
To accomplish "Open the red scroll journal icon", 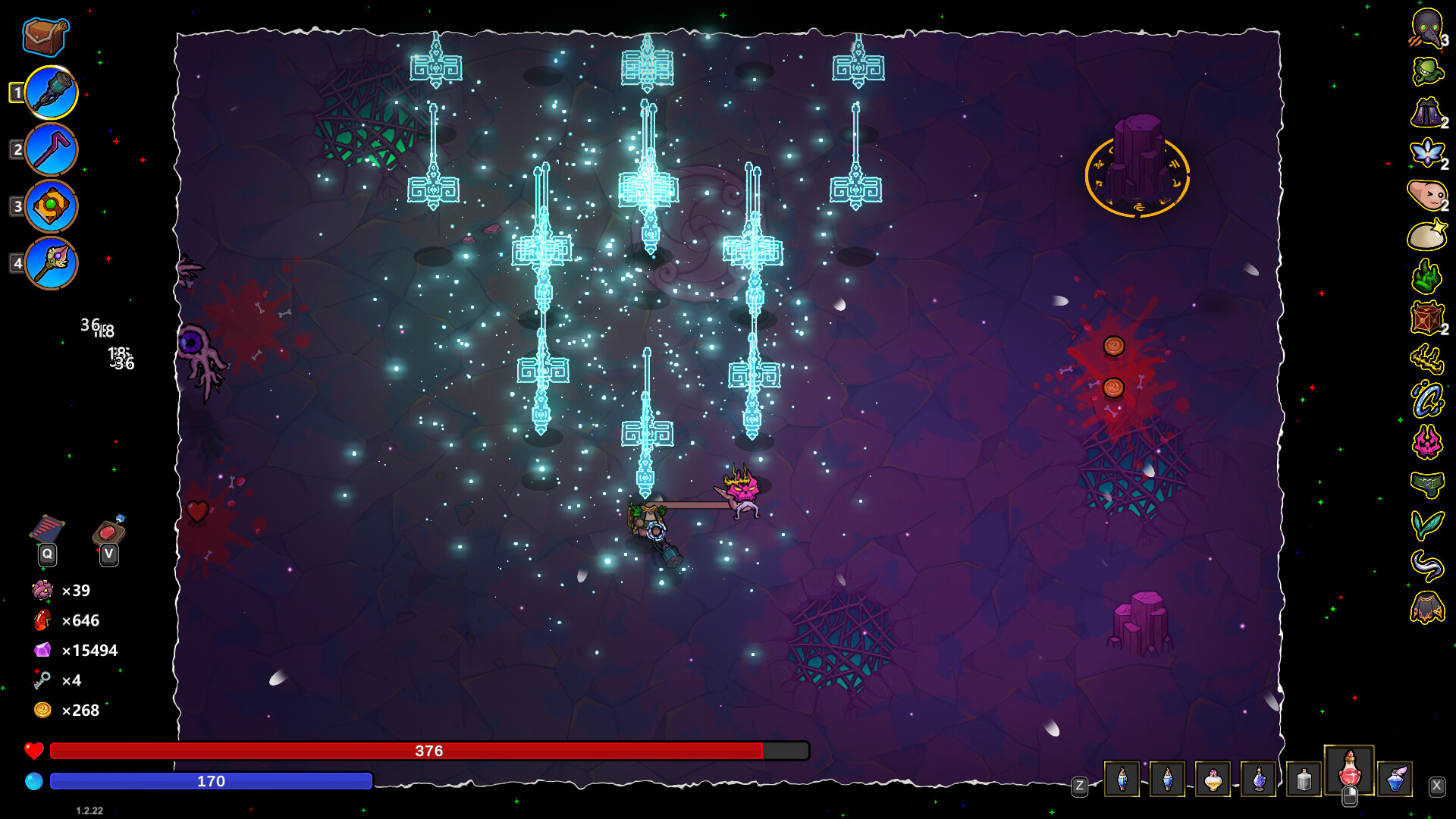I will [47, 529].
